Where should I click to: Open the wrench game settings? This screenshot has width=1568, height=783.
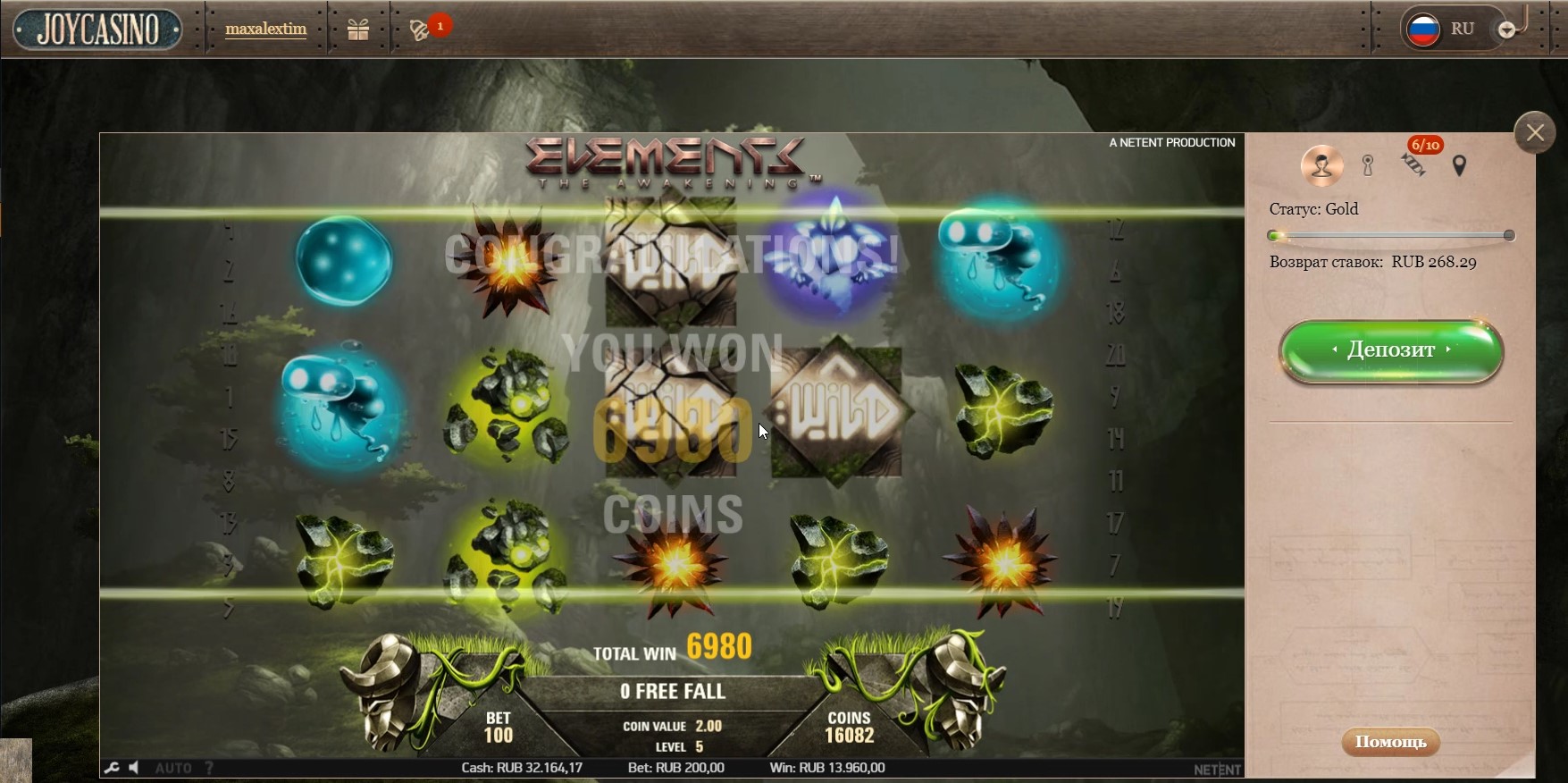(x=112, y=768)
